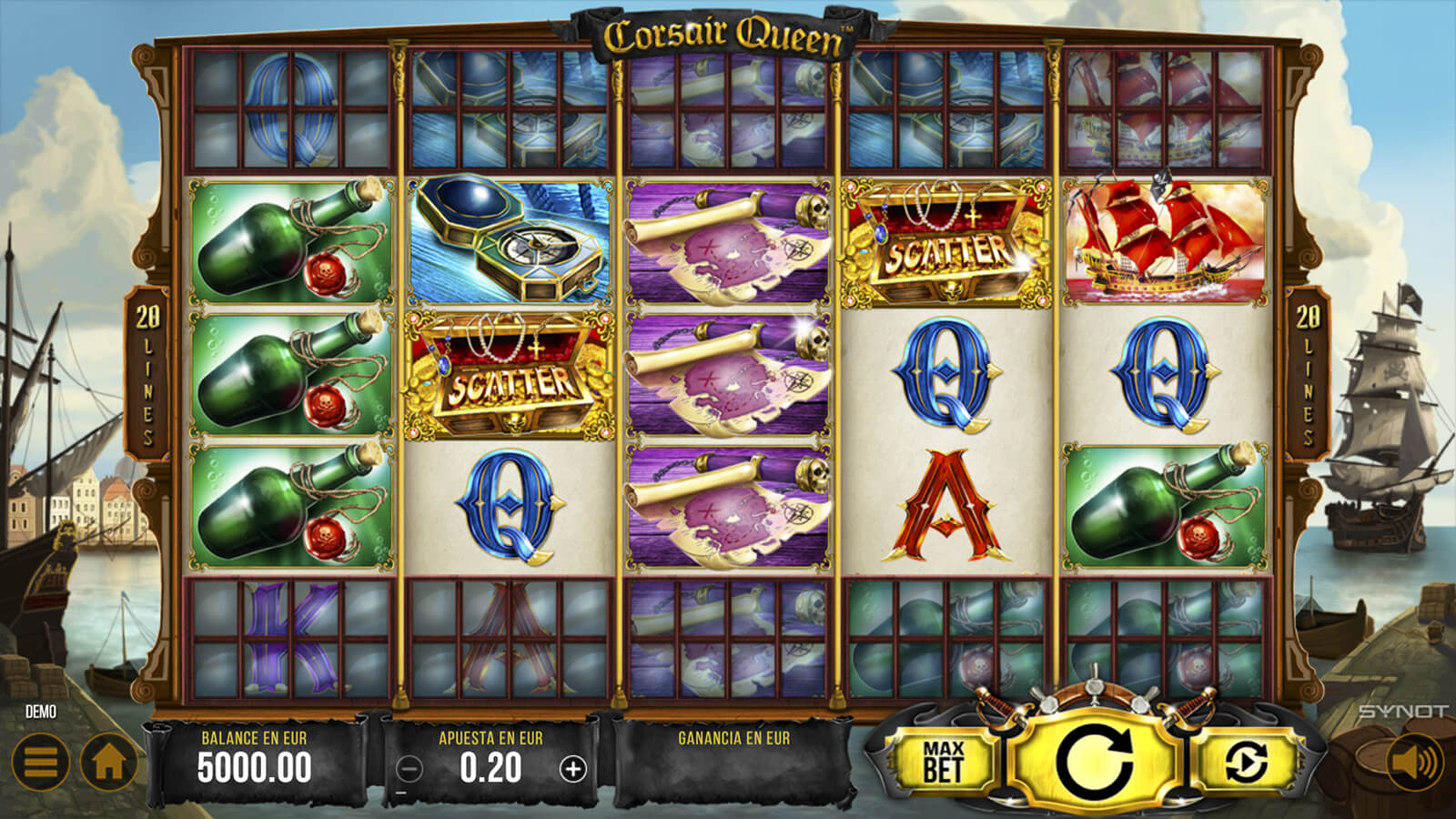1456x819 pixels.
Task: Go to the home screen
Action: click(108, 762)
